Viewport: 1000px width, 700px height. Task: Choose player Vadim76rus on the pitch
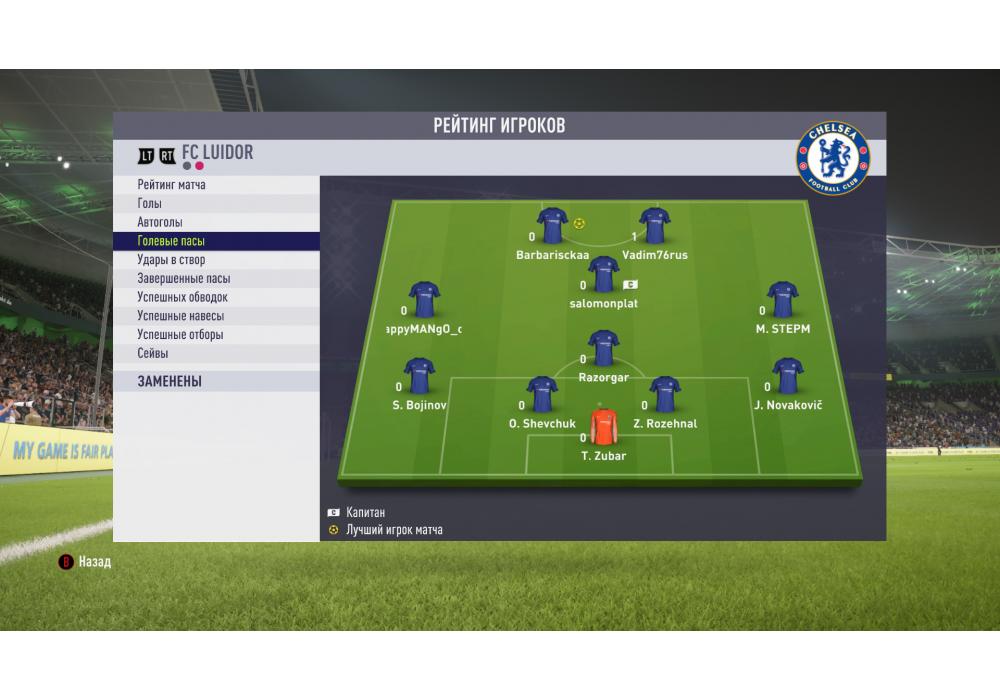click(654, 226)
